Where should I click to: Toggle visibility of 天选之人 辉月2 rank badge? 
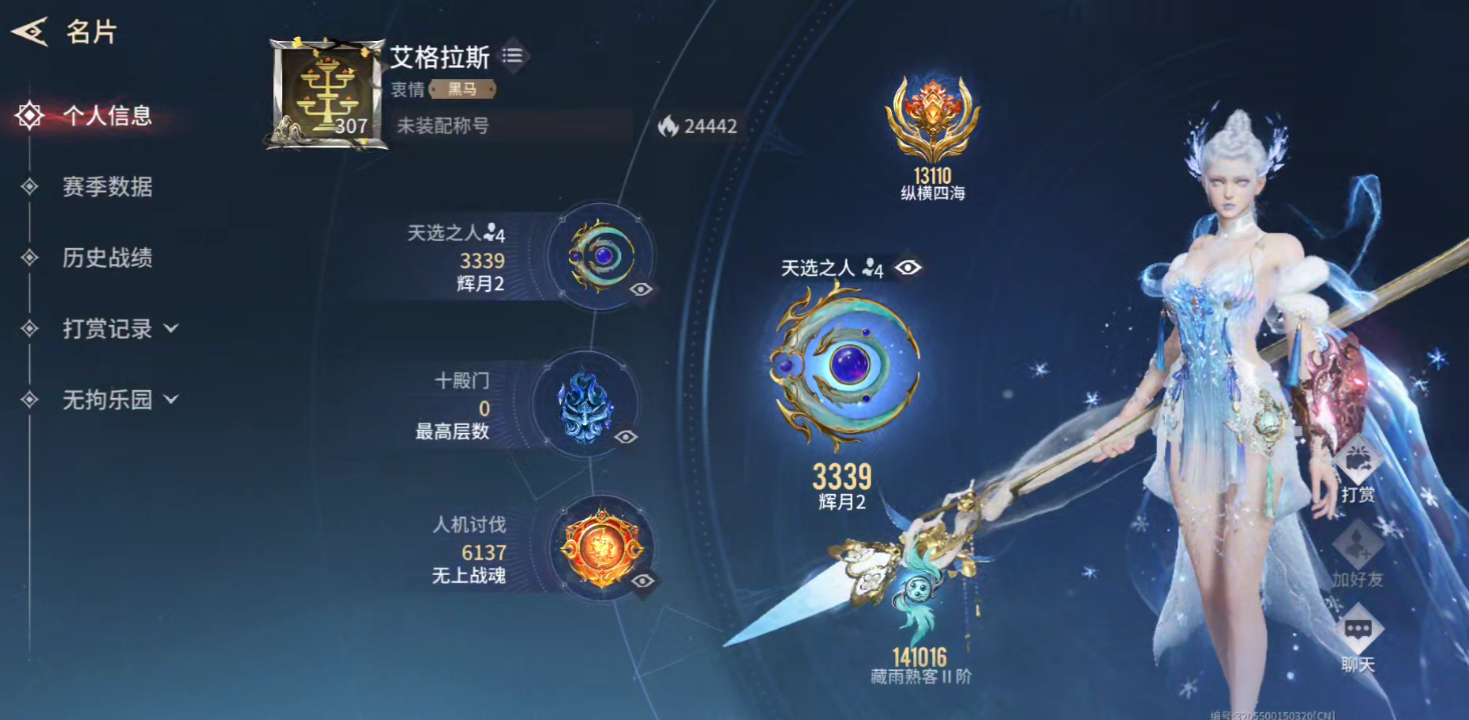point(641,289)
